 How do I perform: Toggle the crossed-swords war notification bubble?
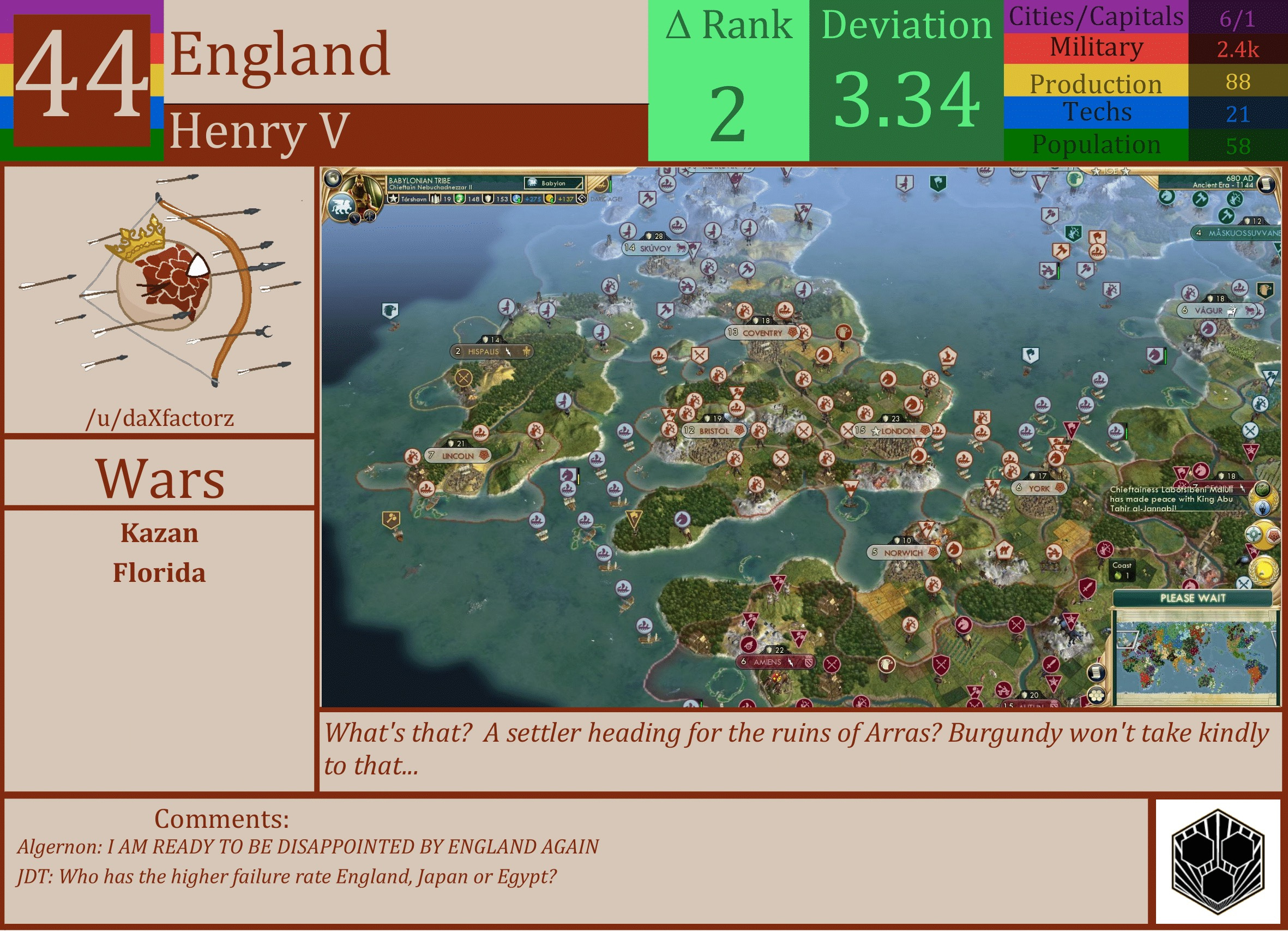pos(1244,582)
